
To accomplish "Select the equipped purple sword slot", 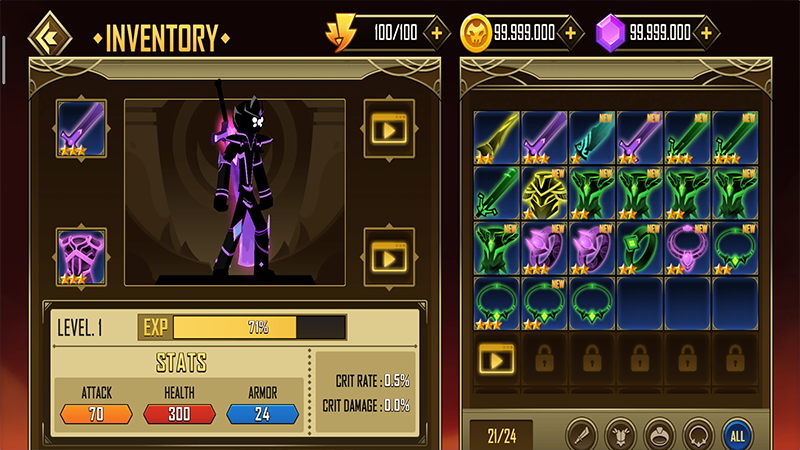I will coord(82,129).
